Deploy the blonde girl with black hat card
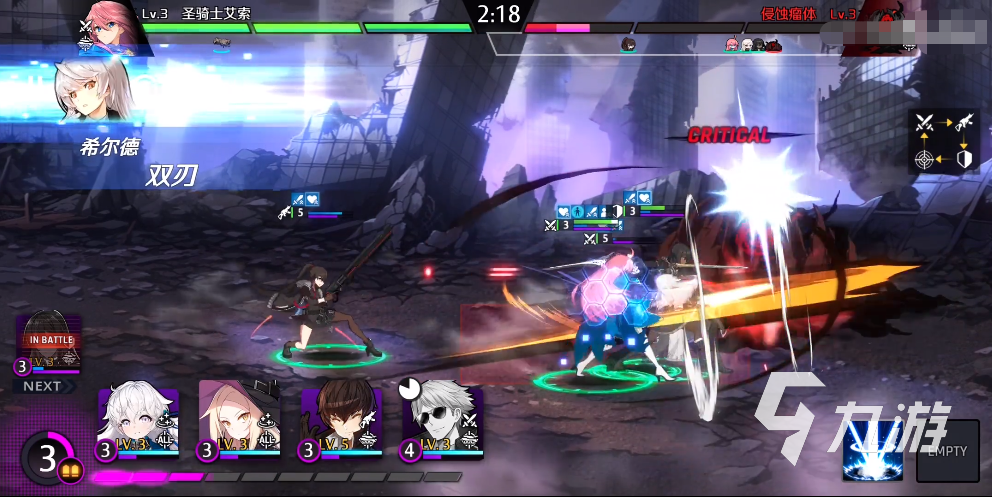This screenshot has width=992, height=497. [x=240, y=422]
